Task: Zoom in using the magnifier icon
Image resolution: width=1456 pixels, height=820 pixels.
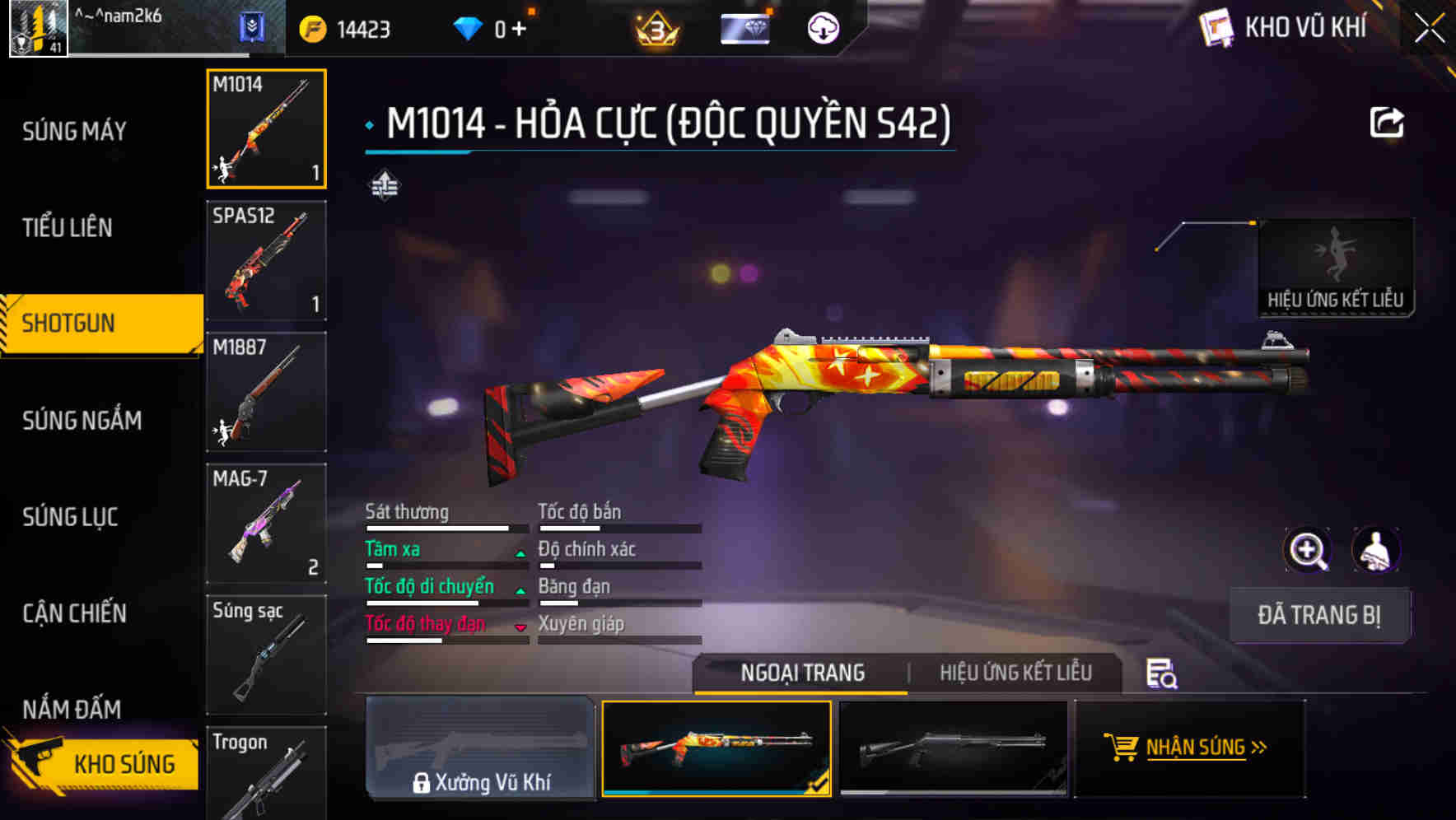Action: pyautogui.click(x=1308, y=549)
